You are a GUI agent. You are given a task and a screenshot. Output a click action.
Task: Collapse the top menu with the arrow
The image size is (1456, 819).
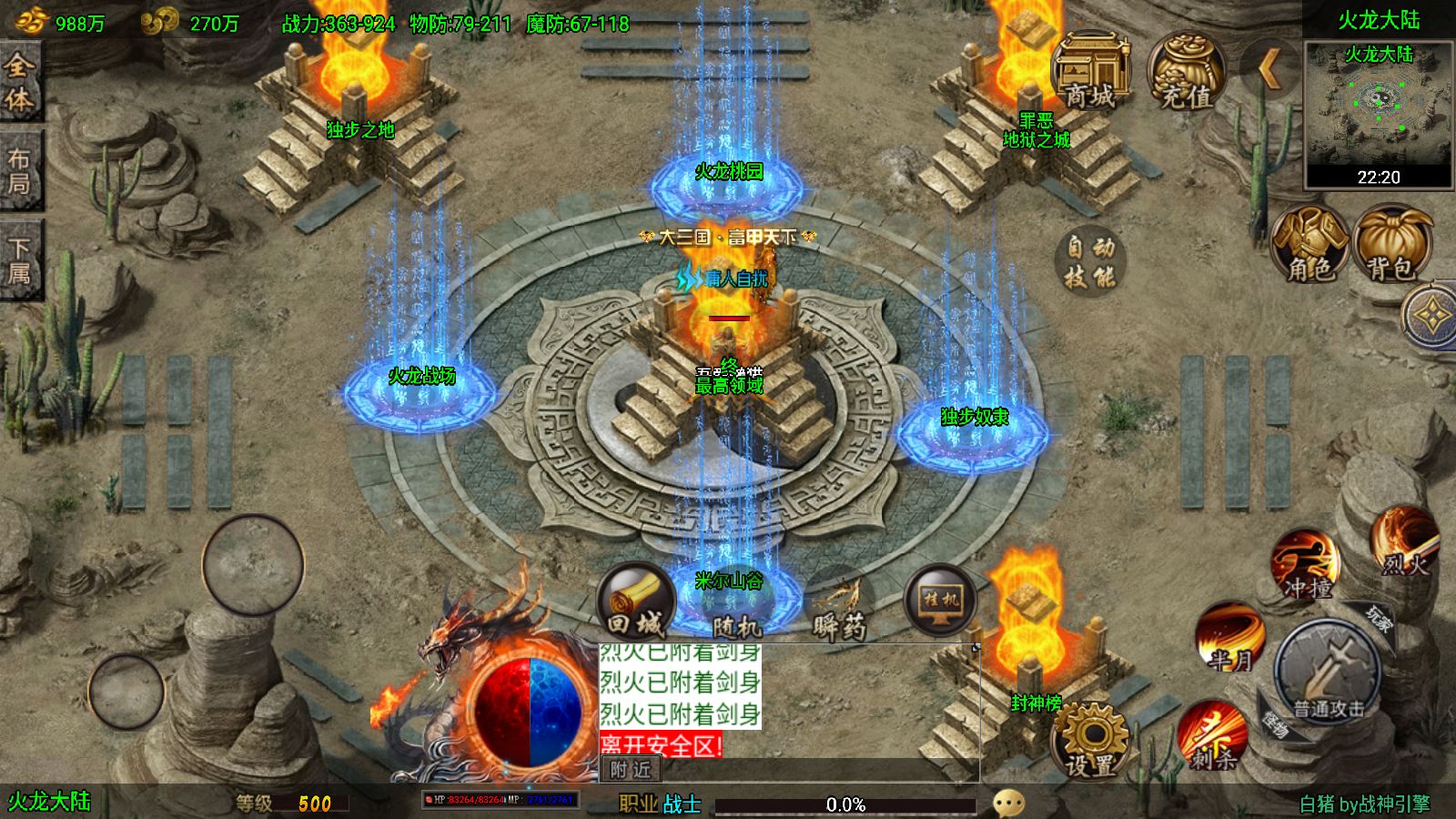[x=1269, y=67]
